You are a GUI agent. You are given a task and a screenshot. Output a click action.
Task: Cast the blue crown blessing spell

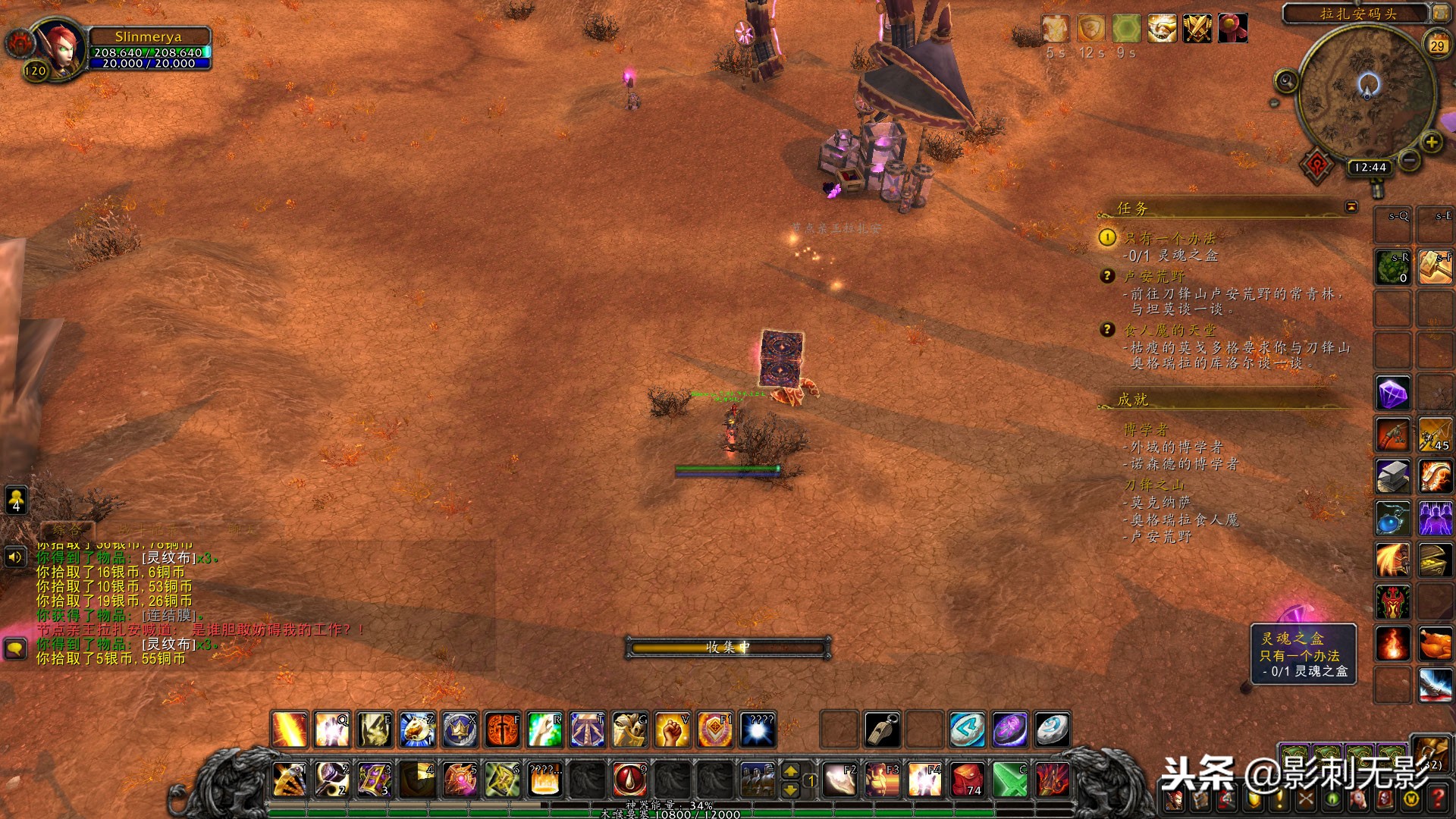(460, 730)
